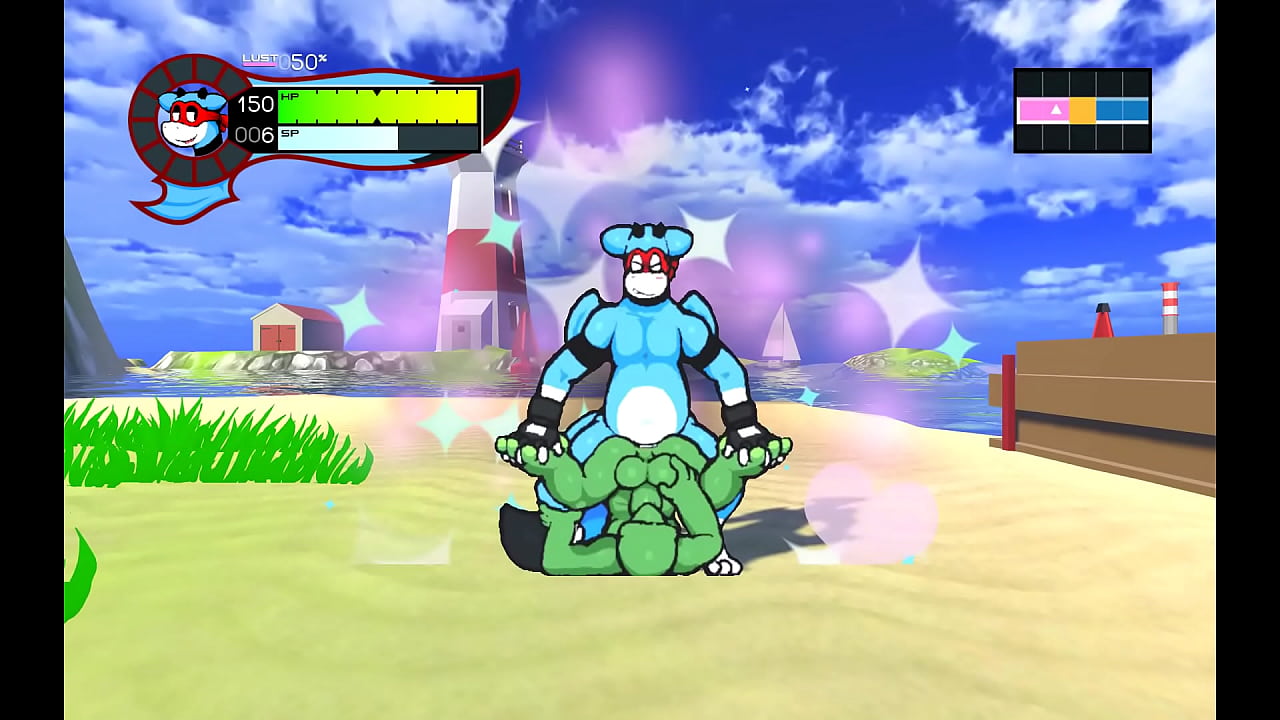Open the room grid minimap
Image resolution: width=1280 pixels, height=720 pixels.
pyautogui.click(x=1082, y=110)
